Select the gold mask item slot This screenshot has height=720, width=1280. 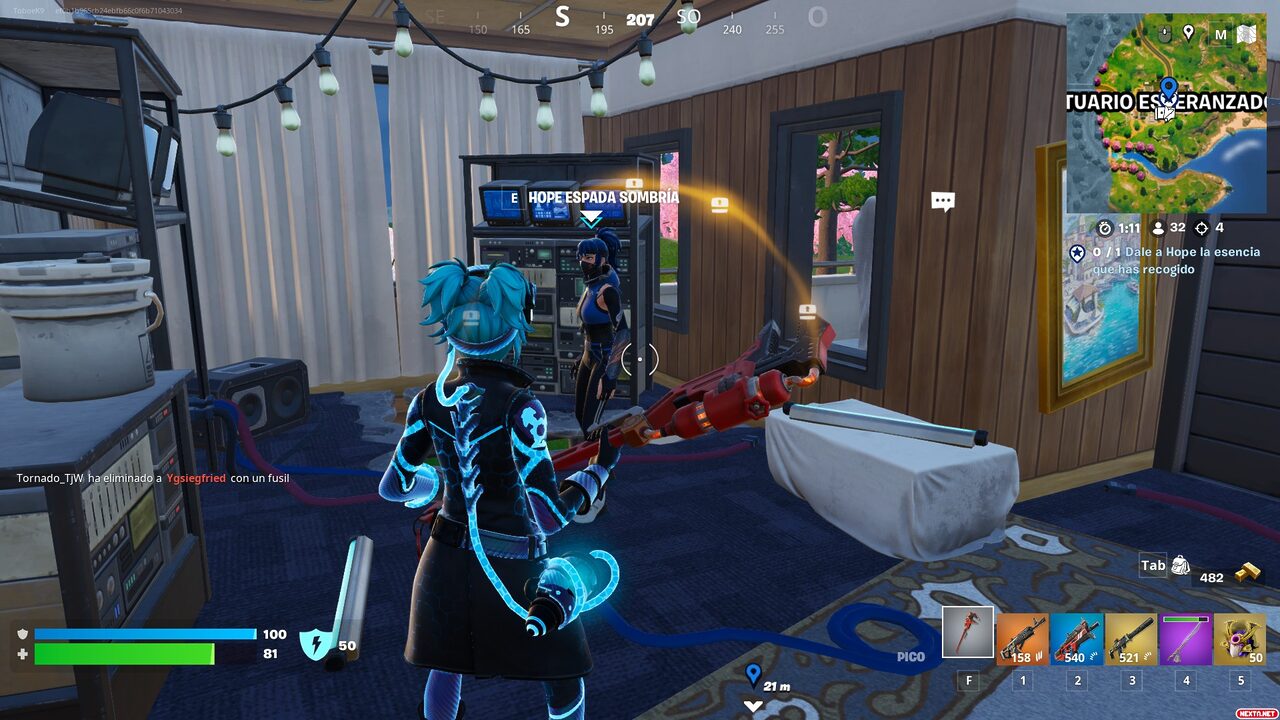point(1239,639)
